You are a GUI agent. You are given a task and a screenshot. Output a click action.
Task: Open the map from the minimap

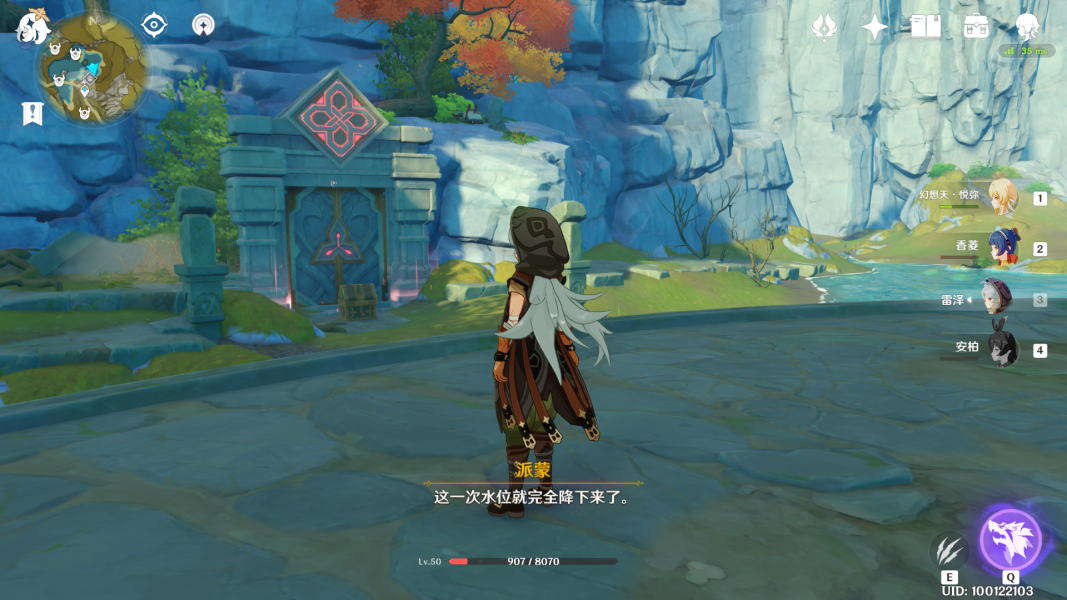point(91,70)
